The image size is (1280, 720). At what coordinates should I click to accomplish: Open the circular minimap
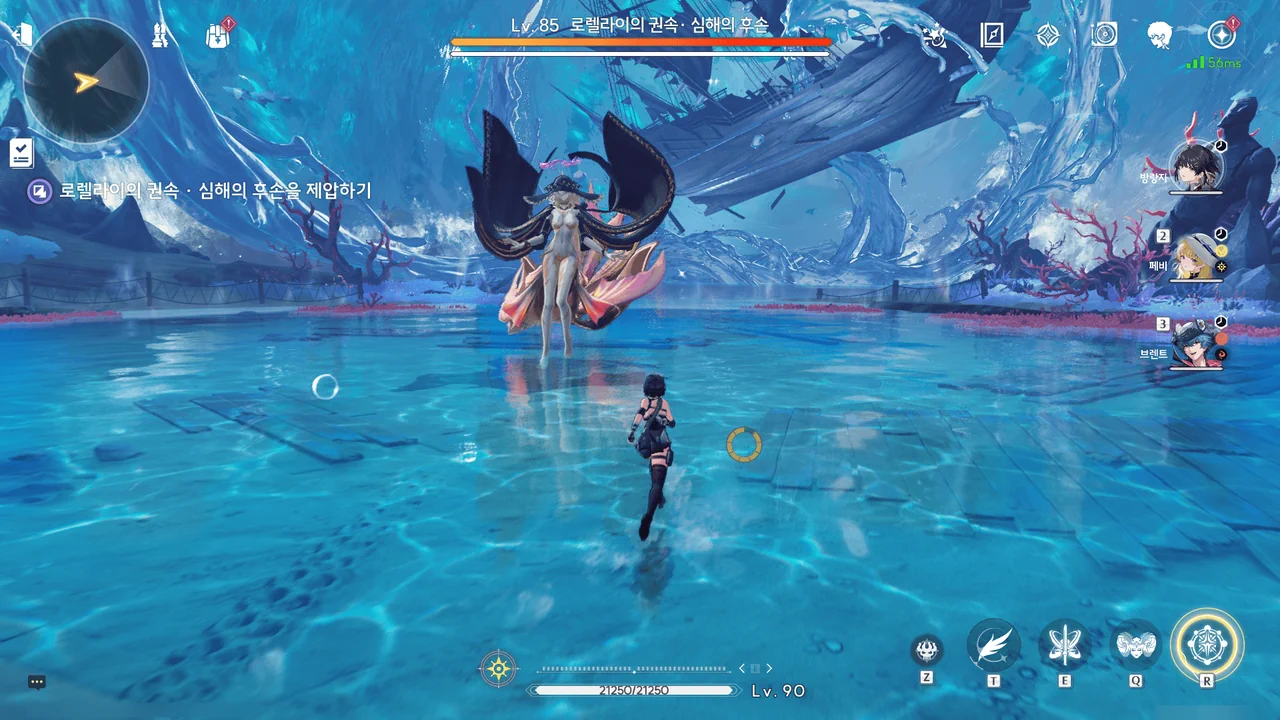point(86,81)
